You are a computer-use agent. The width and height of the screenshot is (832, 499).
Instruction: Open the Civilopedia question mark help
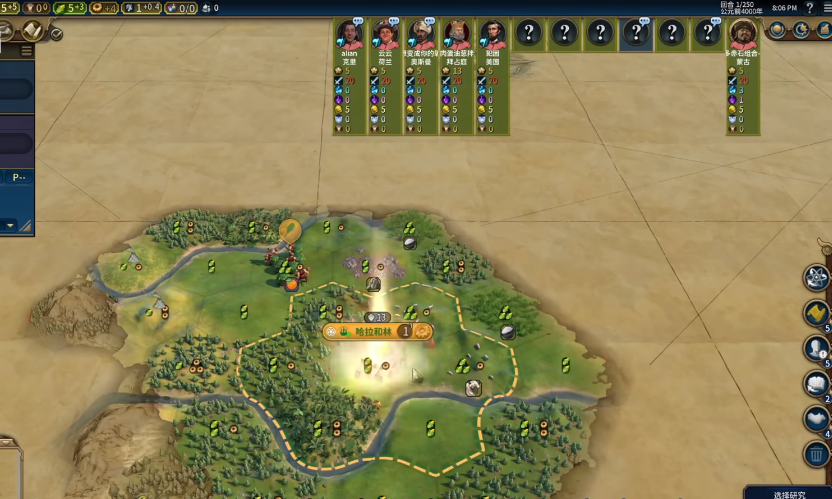(810, 8)
